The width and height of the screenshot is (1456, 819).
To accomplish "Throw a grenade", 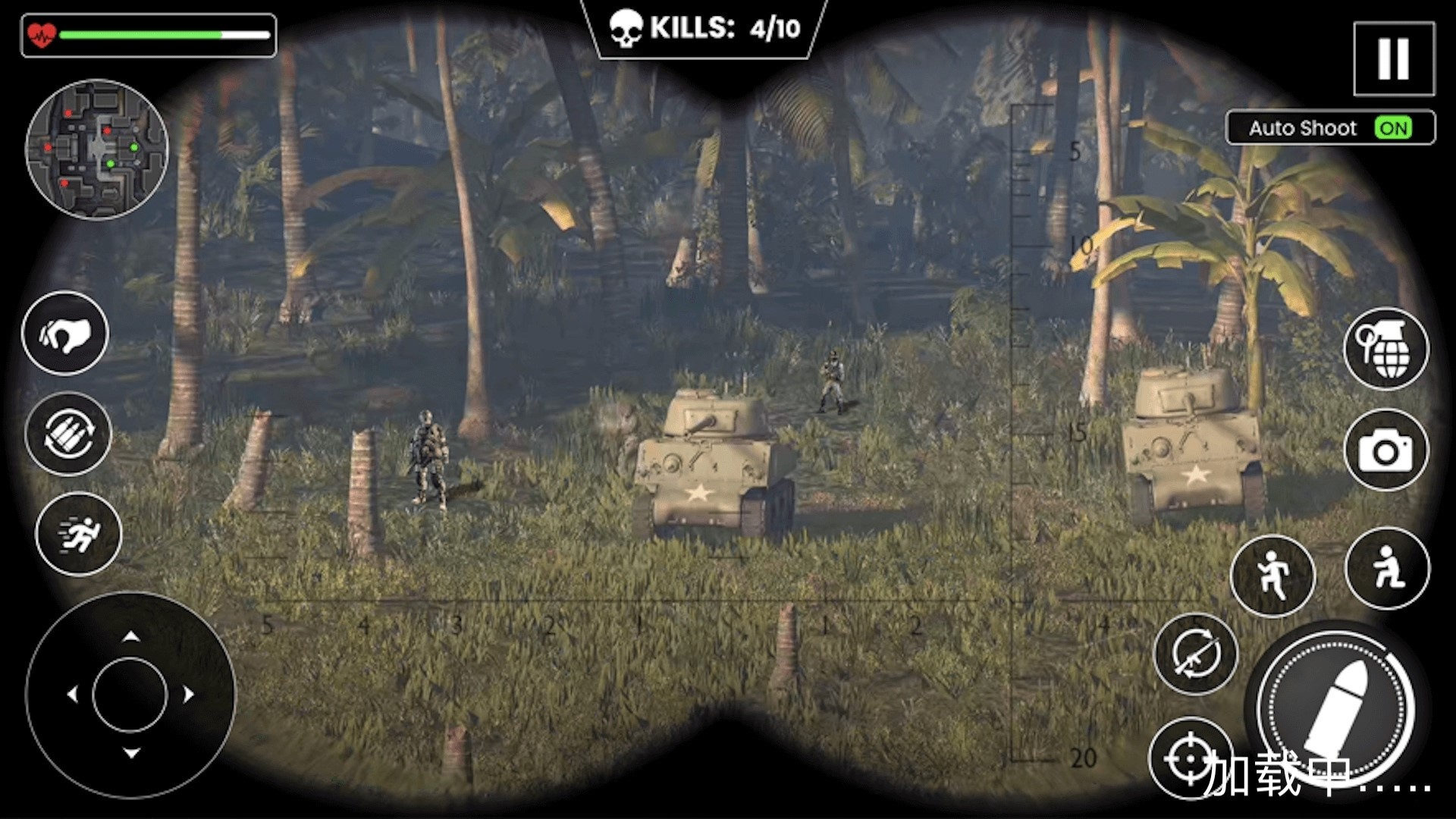I will [x=1386, y=349].
